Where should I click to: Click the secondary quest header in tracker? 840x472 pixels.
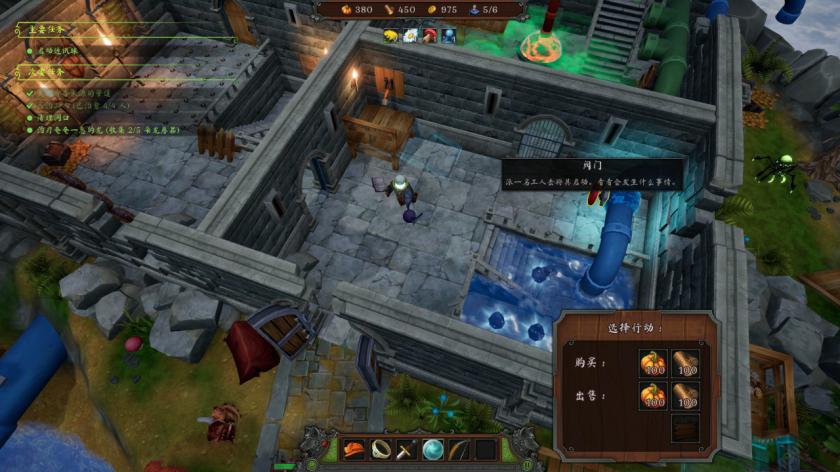[50, 71]
